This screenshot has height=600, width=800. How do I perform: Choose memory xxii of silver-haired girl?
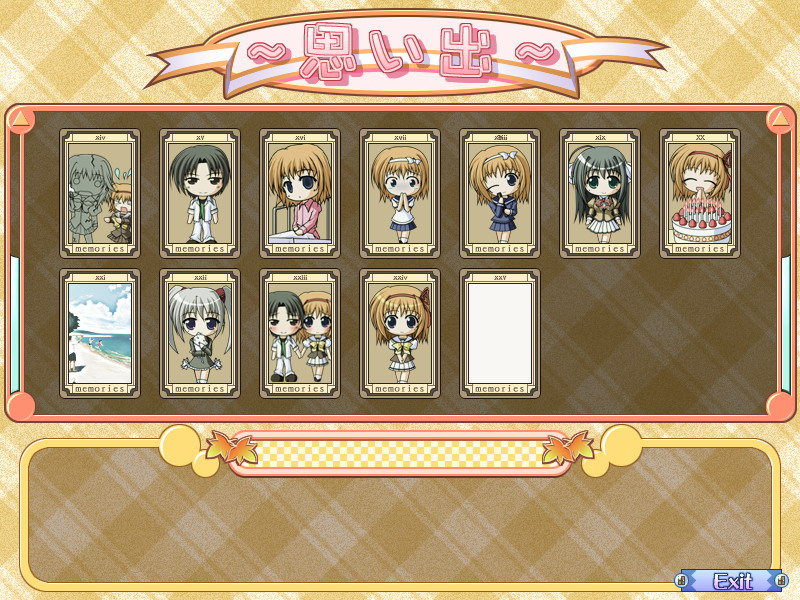200,333
